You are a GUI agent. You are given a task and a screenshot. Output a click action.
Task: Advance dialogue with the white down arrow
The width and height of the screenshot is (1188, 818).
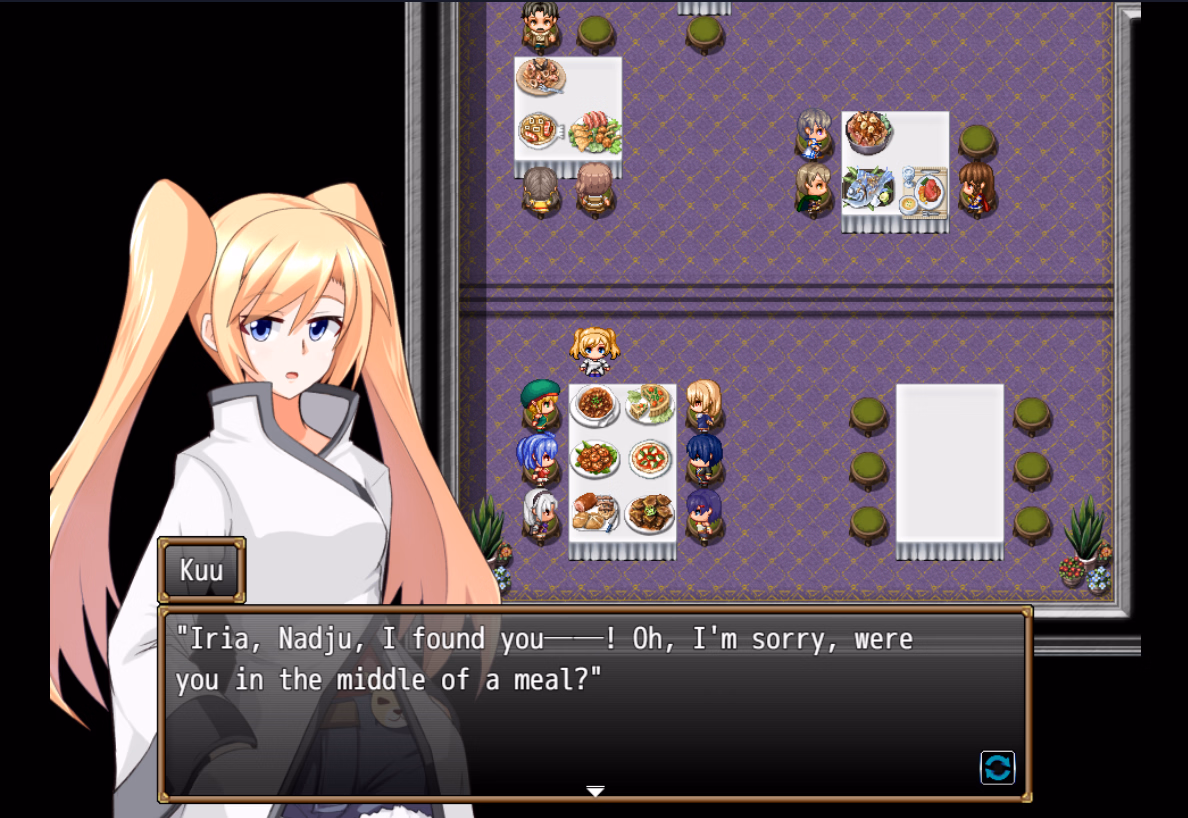coord(595,791)
